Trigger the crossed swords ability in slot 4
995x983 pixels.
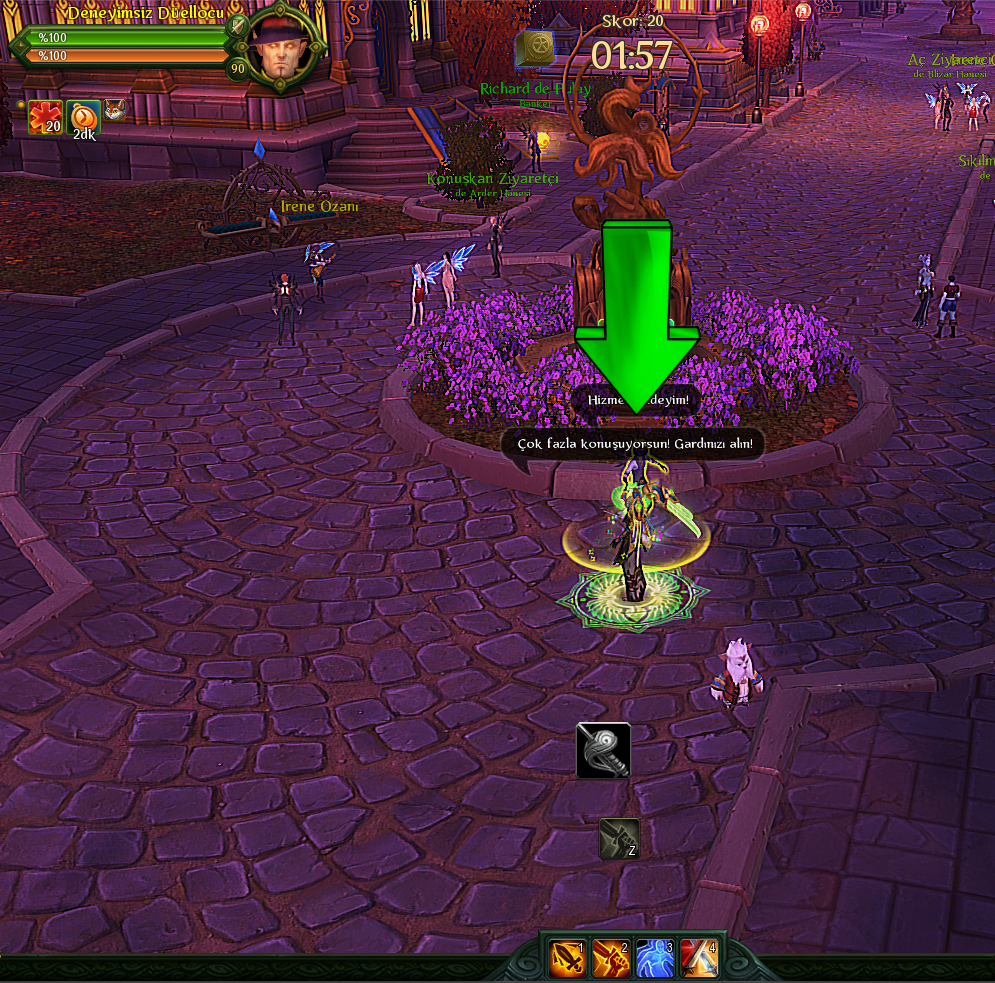698,959
